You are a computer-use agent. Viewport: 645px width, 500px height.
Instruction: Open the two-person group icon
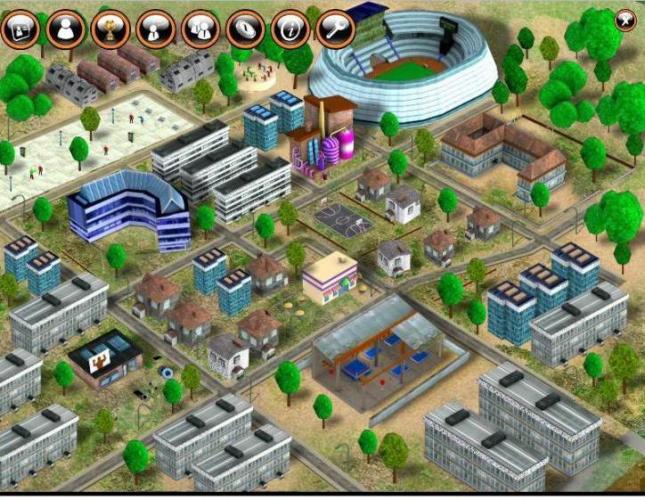click(200, 28)
